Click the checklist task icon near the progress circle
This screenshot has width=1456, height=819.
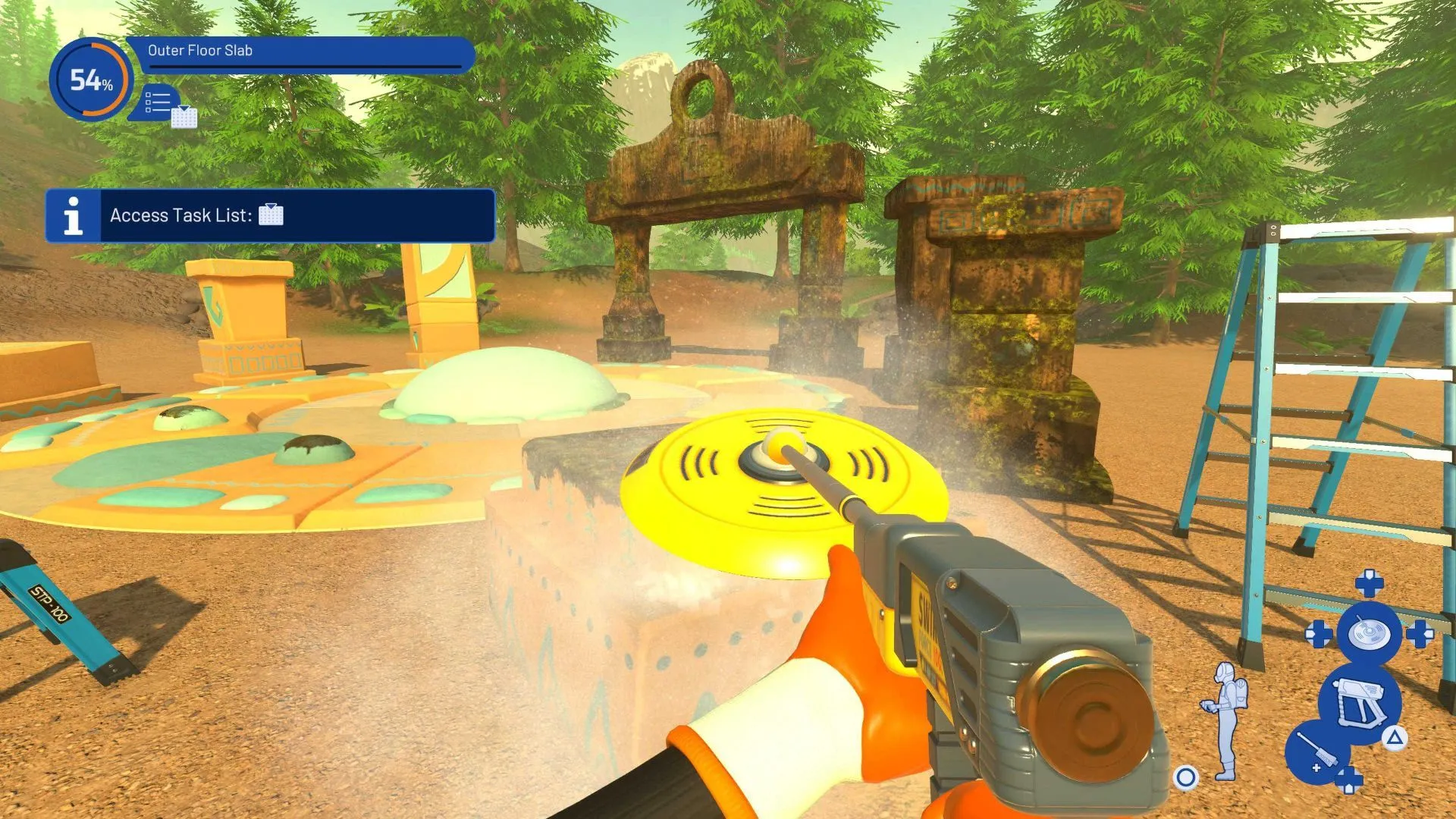[157, 102]
